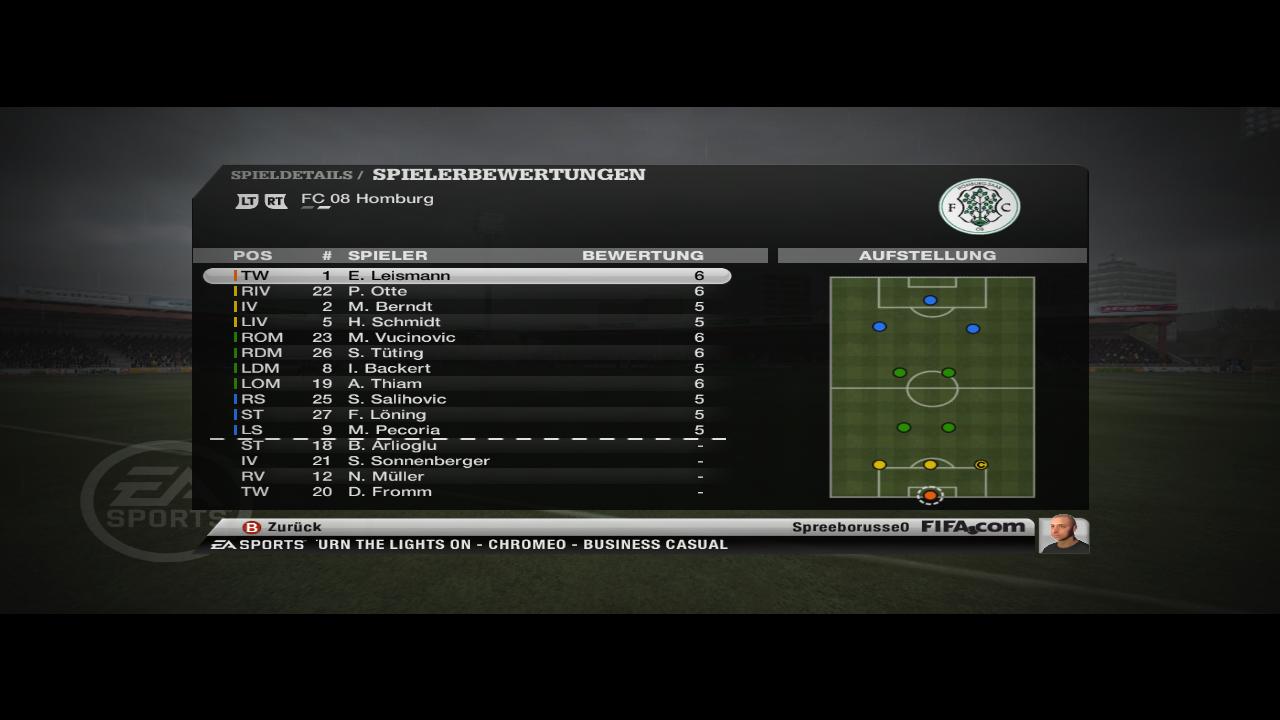Click the orange goalkeeper dot on the pitch
Viewport: 1280px width, 720px height.
(930, 495)
